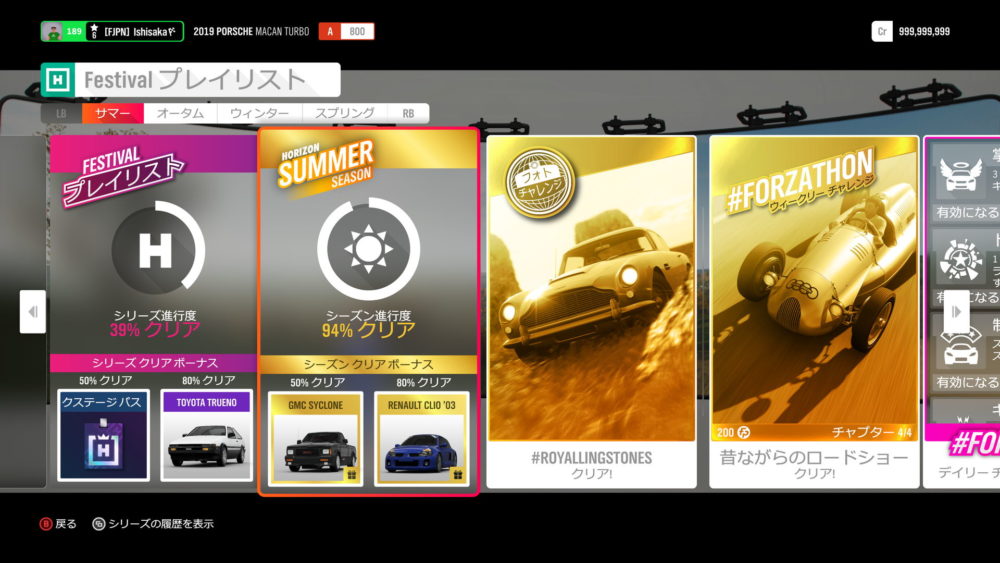The width and height of the screenshot is (1000, 563).
Task: Pick the GMC Syclone reward tile
Action: (x=315, y=437)
